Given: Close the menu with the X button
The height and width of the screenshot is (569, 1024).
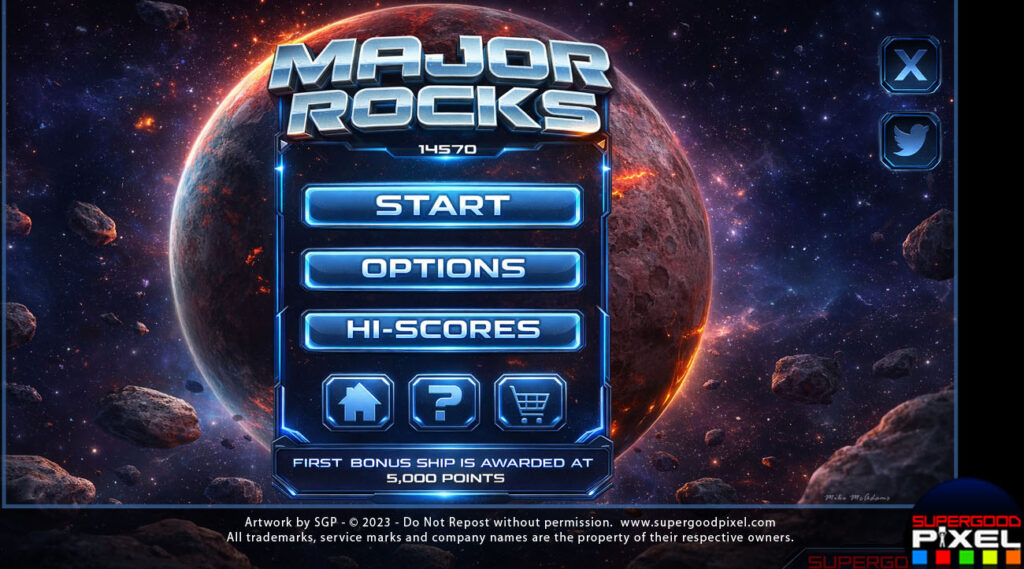Looking at the screenshot, I should coord(910,66).
